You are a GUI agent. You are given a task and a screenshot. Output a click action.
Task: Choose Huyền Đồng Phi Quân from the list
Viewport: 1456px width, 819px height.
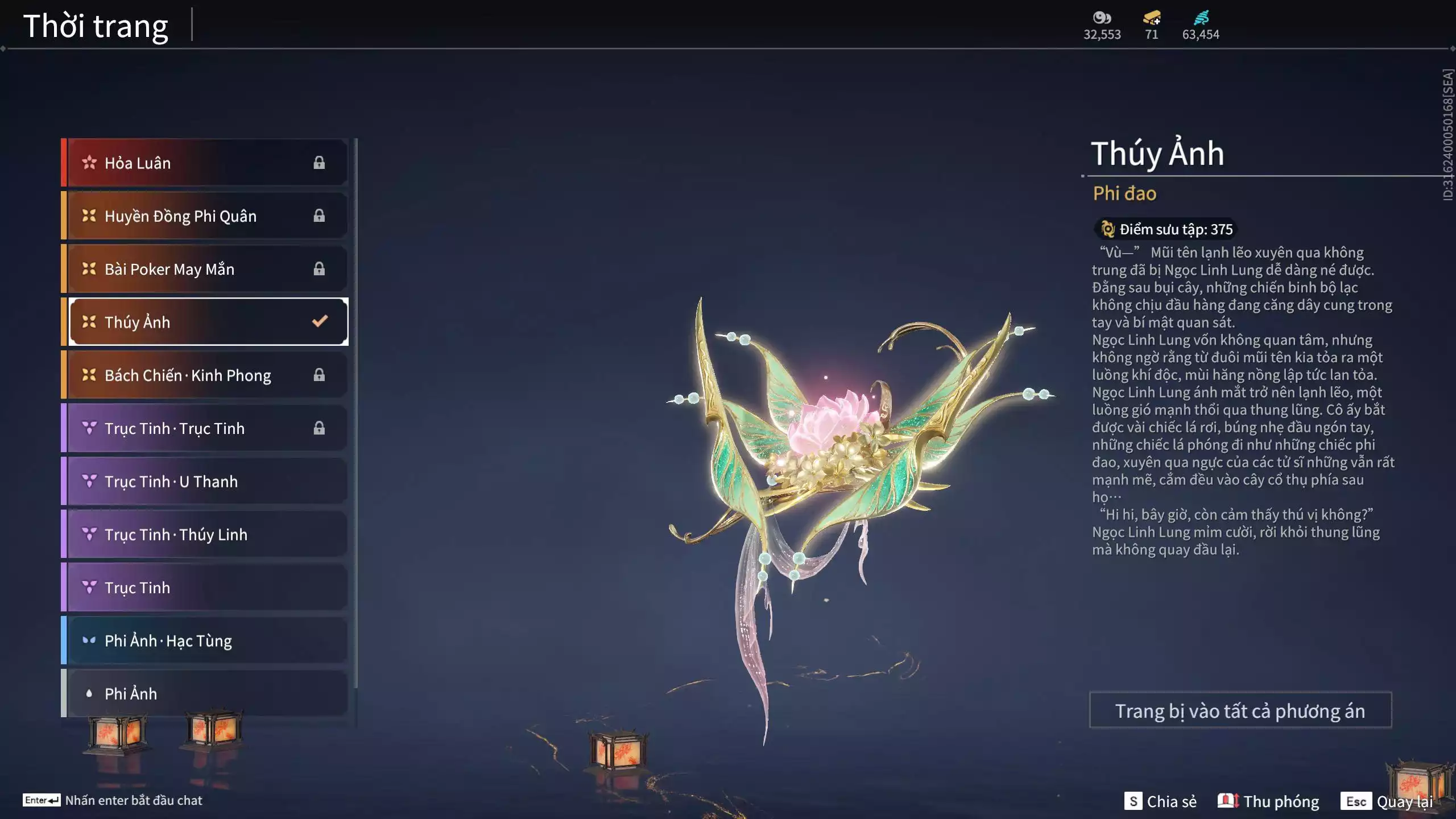(205, 216)
